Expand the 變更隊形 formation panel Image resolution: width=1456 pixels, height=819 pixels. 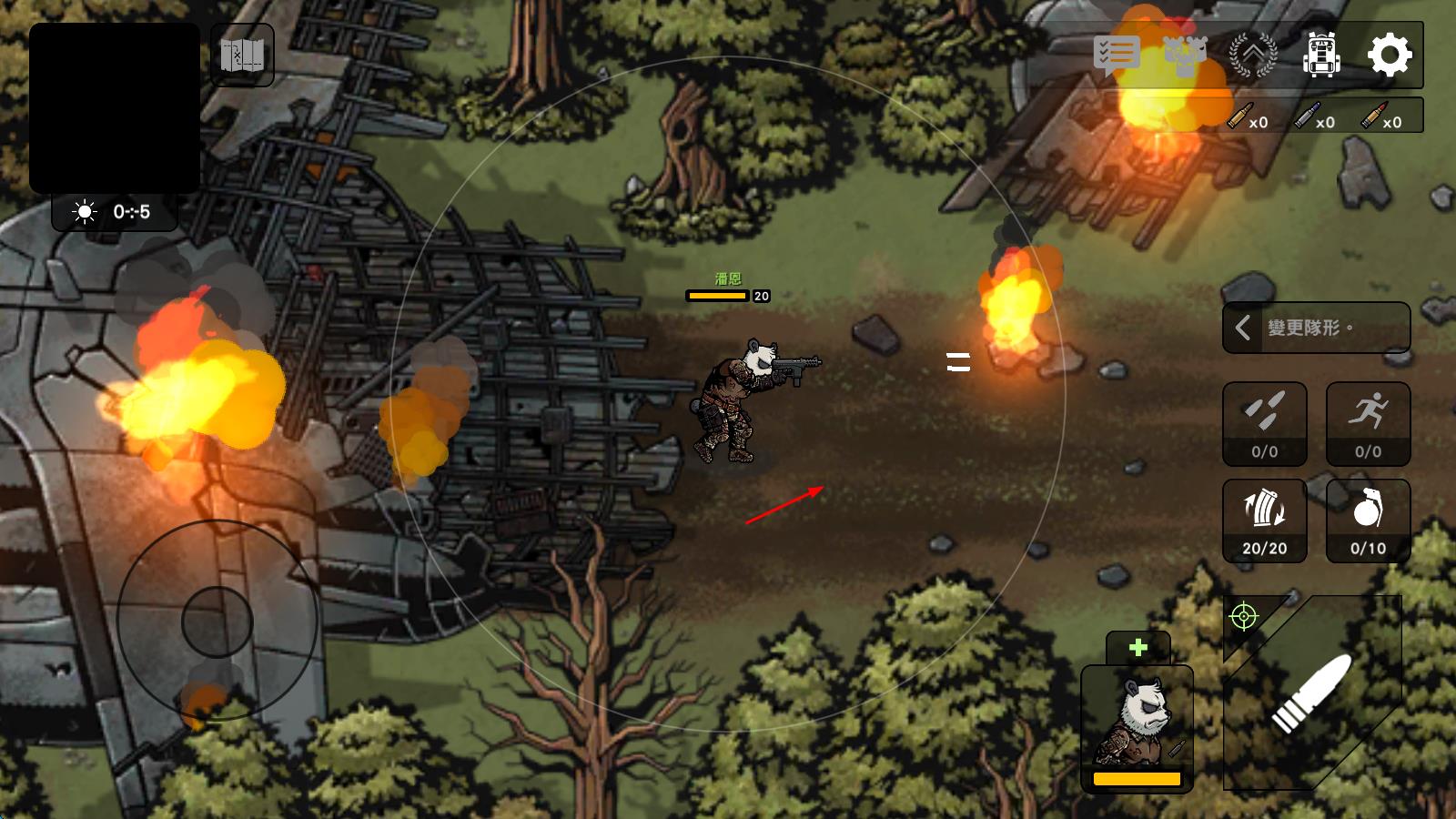pos(1316,328)
